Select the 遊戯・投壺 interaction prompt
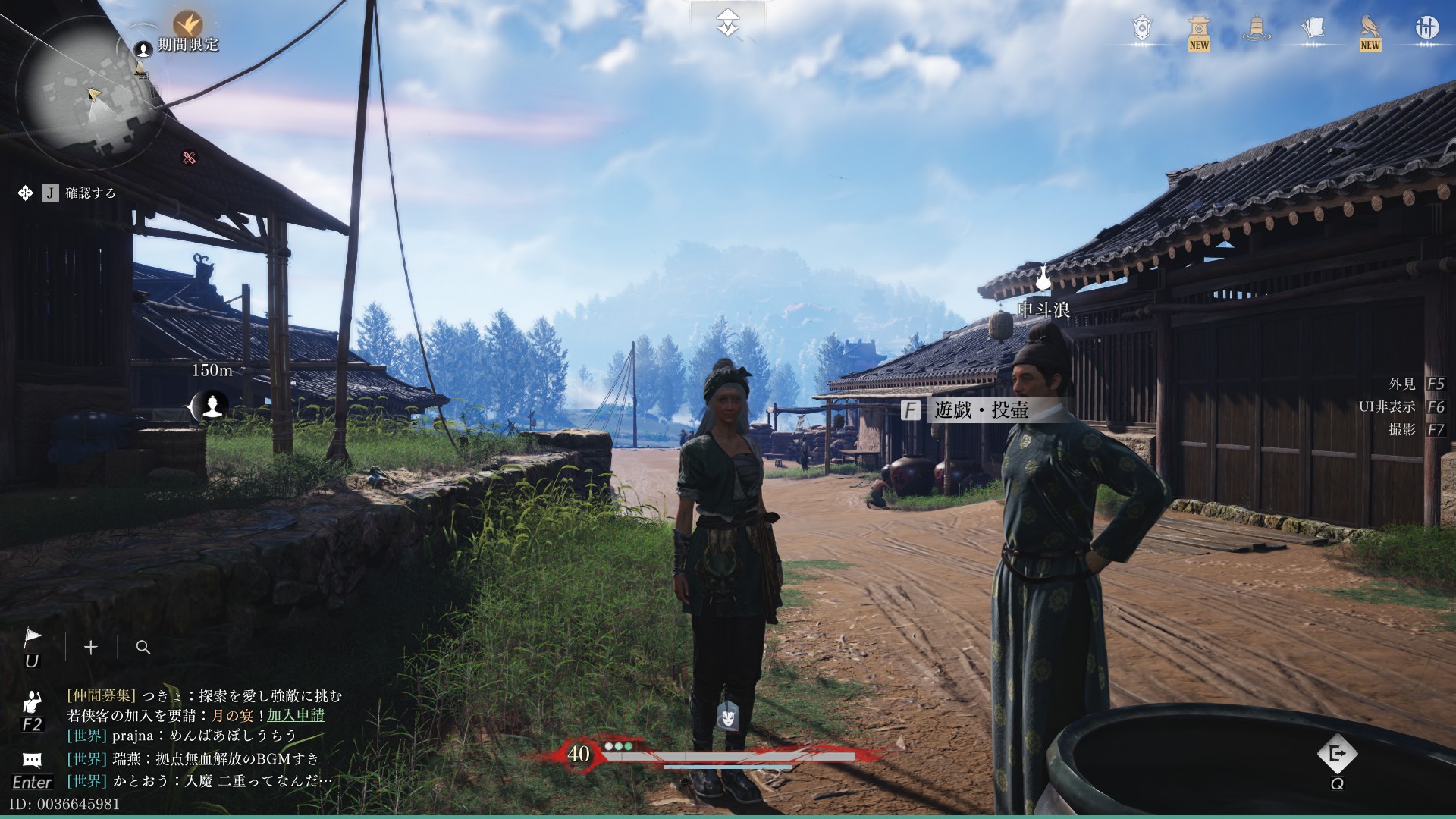This screenshot has height=819, width=1456. pos(981,410)
